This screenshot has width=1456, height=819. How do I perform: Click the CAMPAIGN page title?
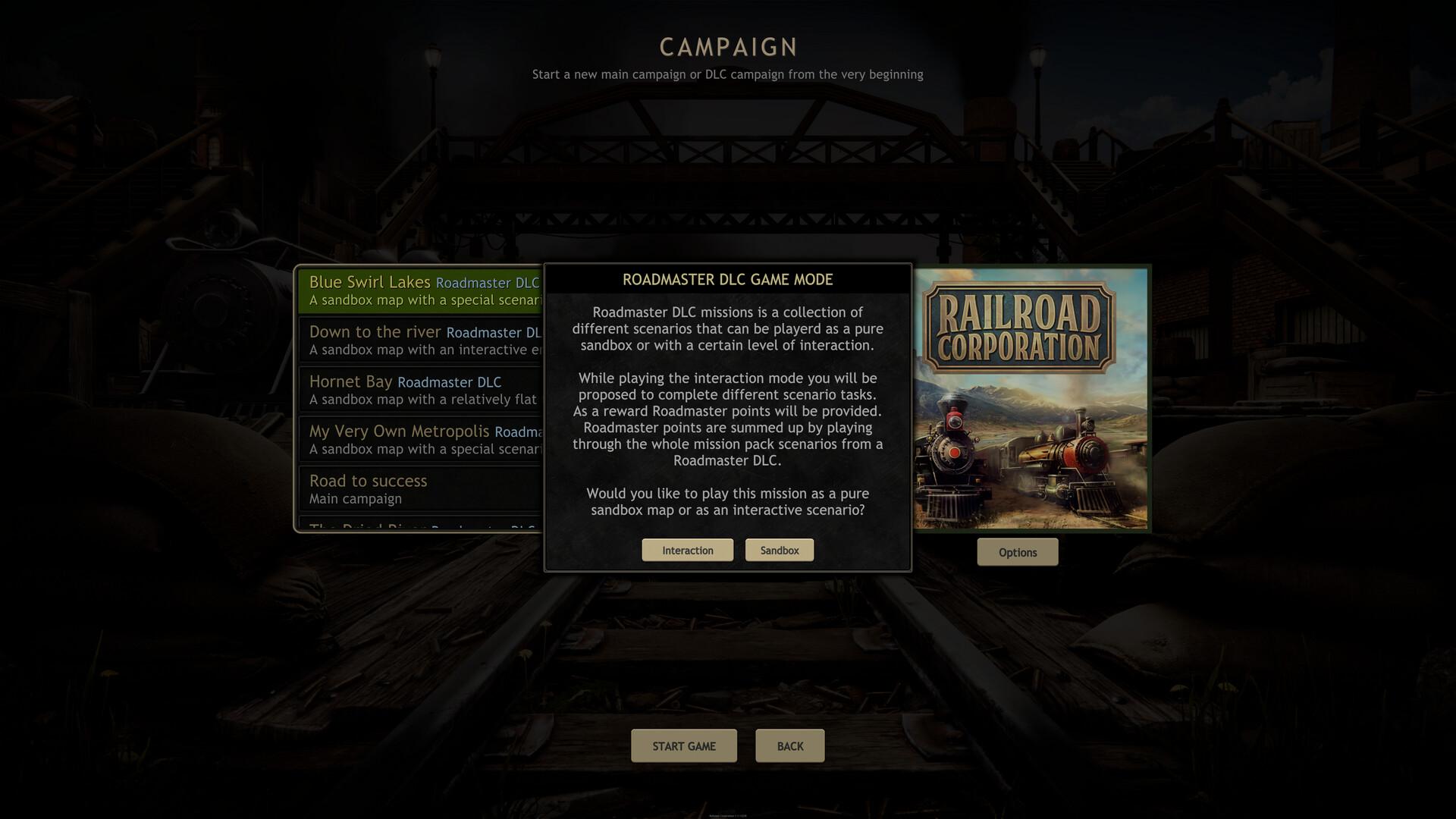click(727, 47)
